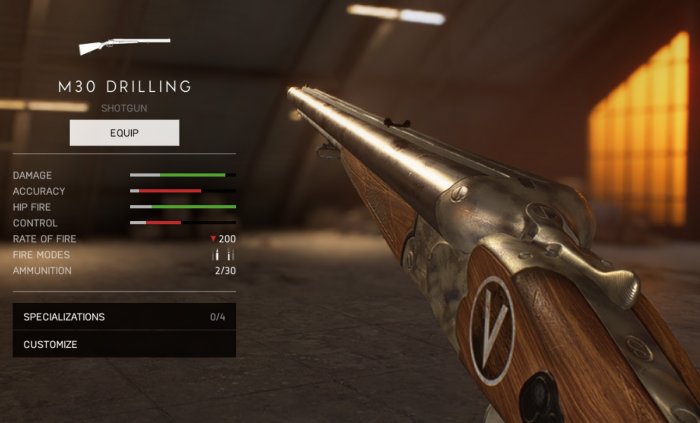Equip the M30 Drilling shotgun
The width and height of the screenshot is (700, 423).
pyautogui.click(x=124, y=133)
